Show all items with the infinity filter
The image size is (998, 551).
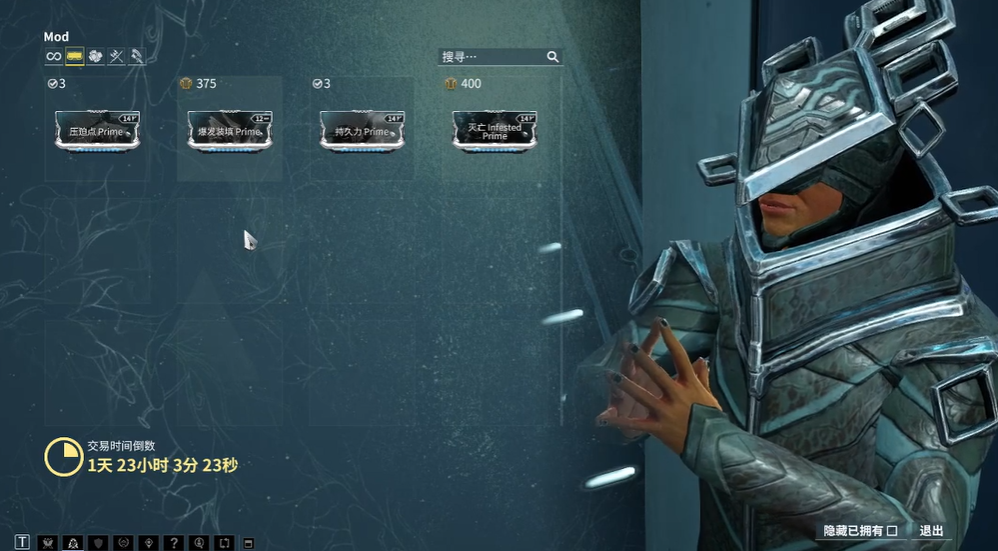(x=53, y=57)
